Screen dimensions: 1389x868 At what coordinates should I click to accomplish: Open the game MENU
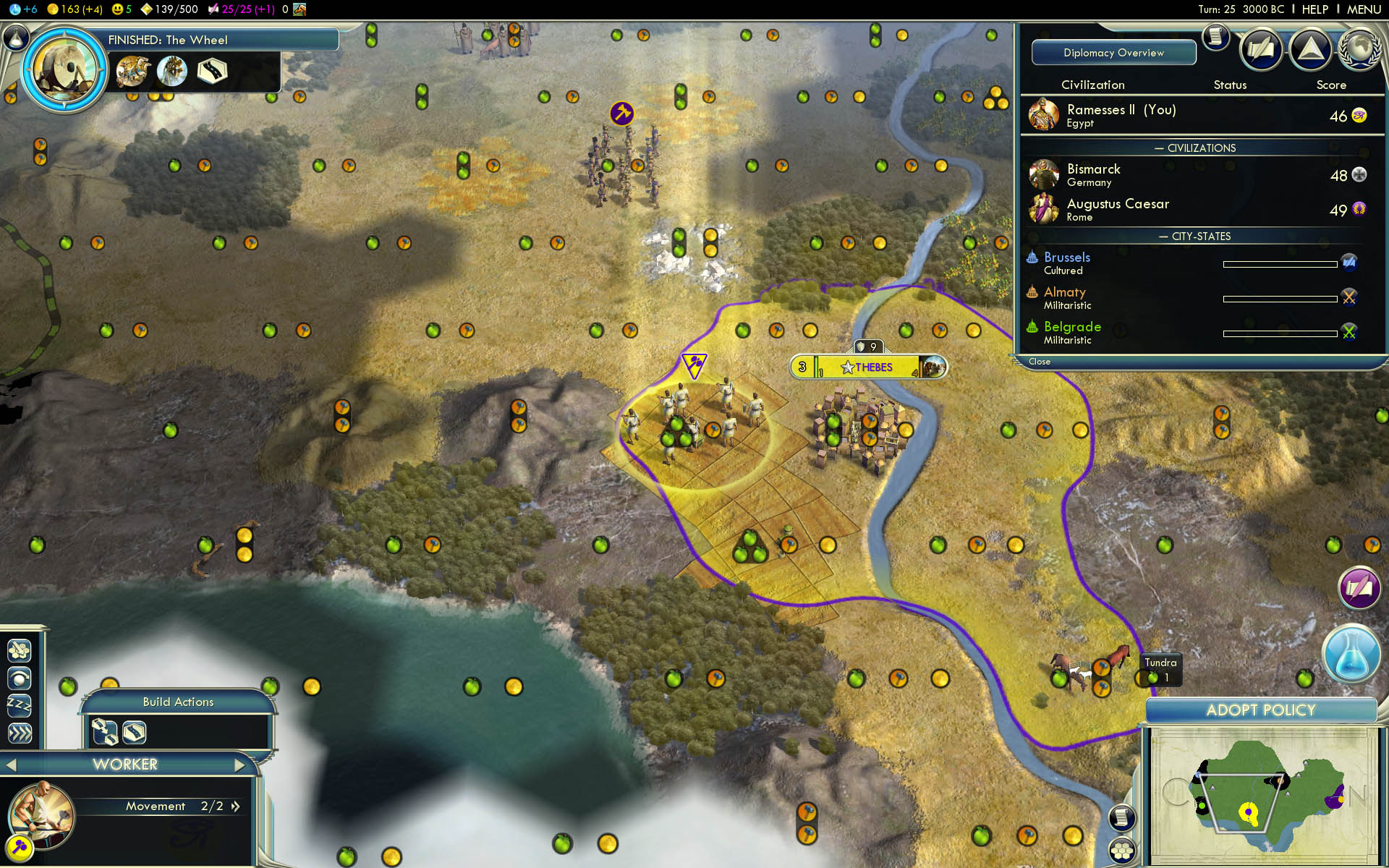pos(1364,9)
